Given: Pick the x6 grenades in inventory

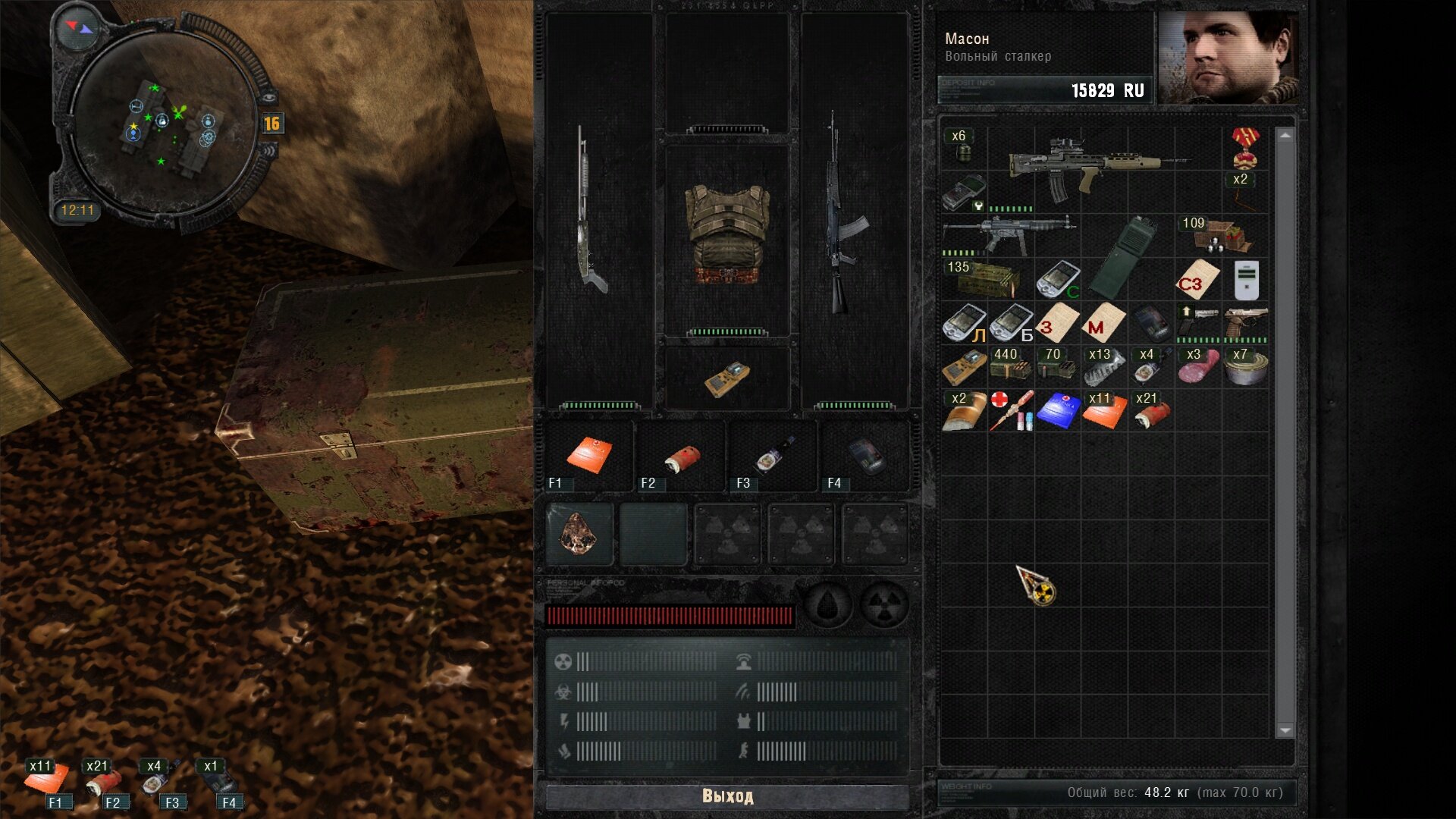Looking at the screenshot, I should pyautogui.click(x=963, y=147).
